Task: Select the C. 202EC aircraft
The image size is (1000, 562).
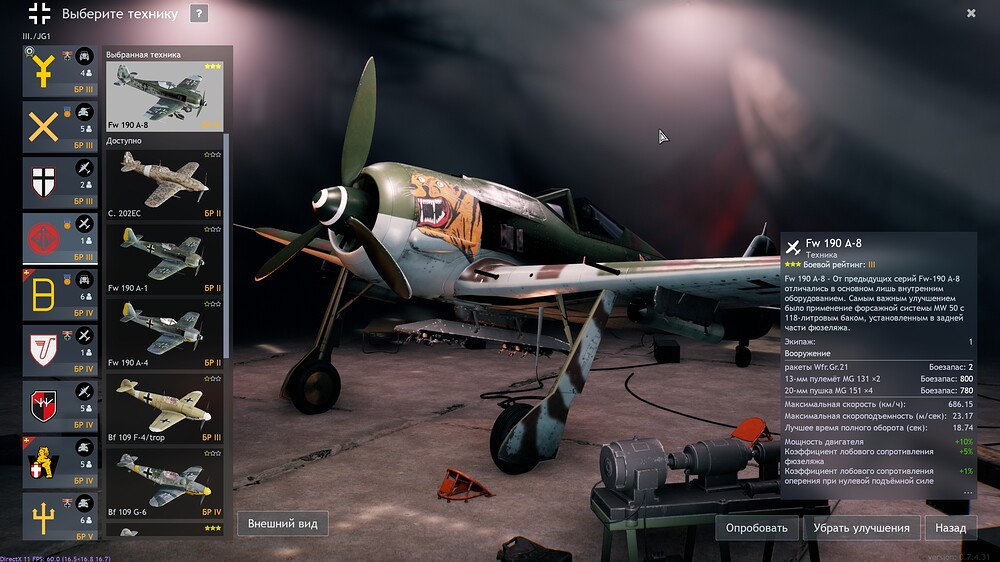Action: (x=164, y=183)
